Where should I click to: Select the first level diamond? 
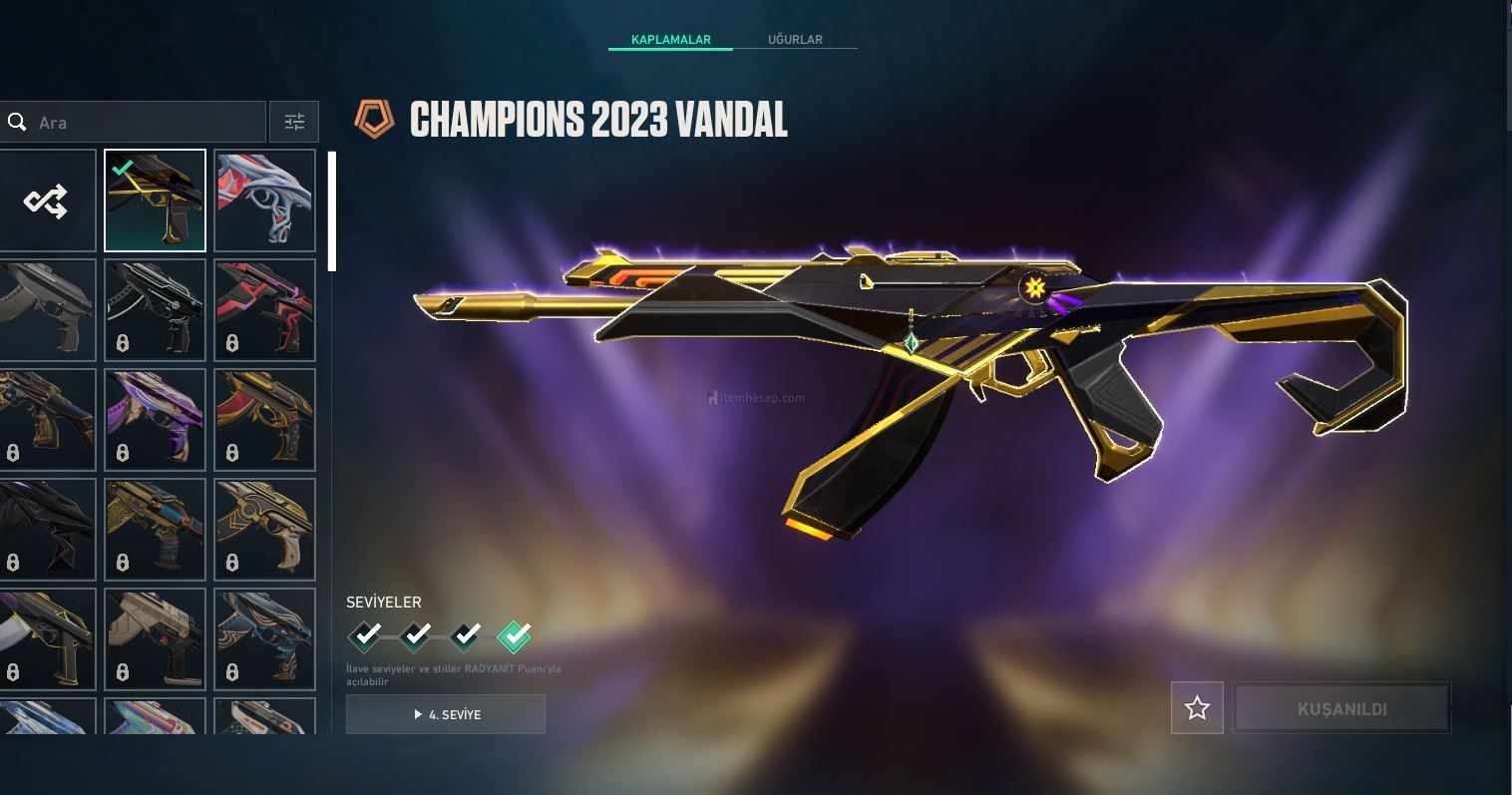pos(365,635)
